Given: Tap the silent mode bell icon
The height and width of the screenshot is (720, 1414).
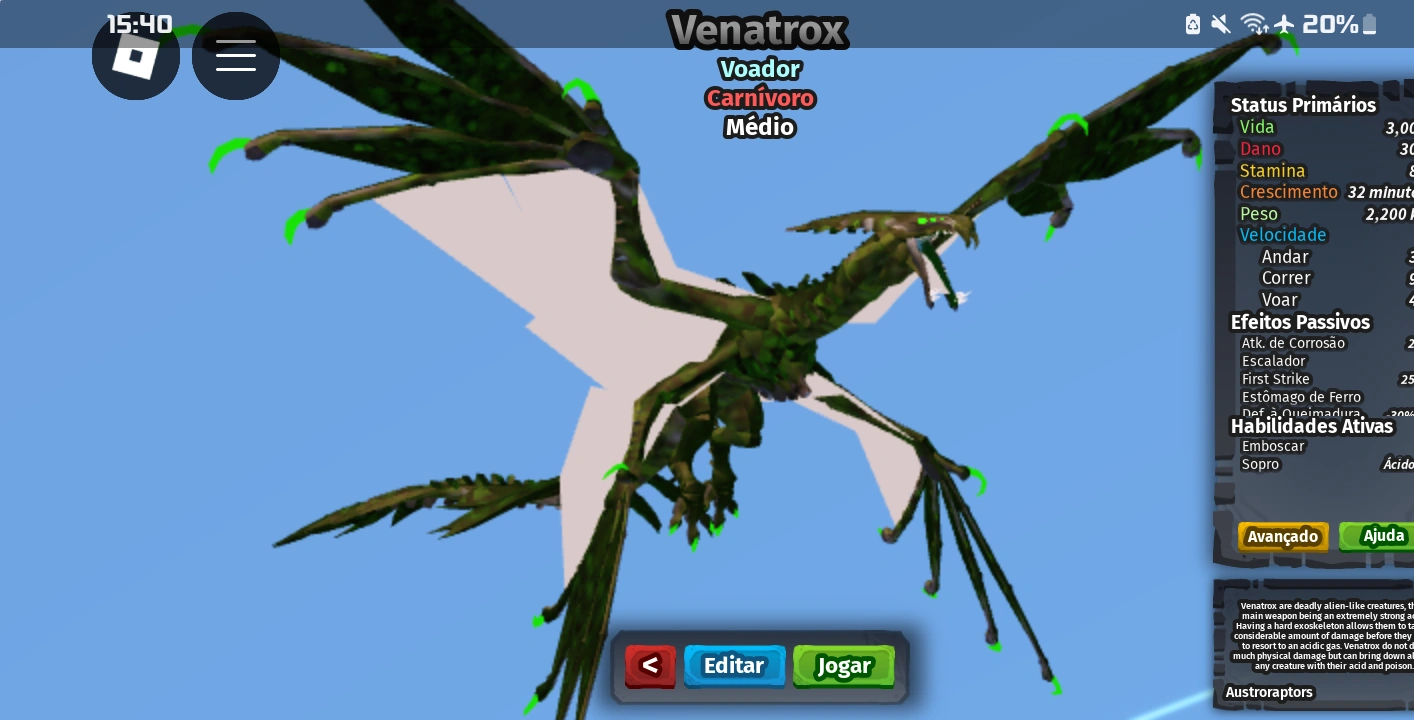Looking at the screenshot, I should 1192,24.
